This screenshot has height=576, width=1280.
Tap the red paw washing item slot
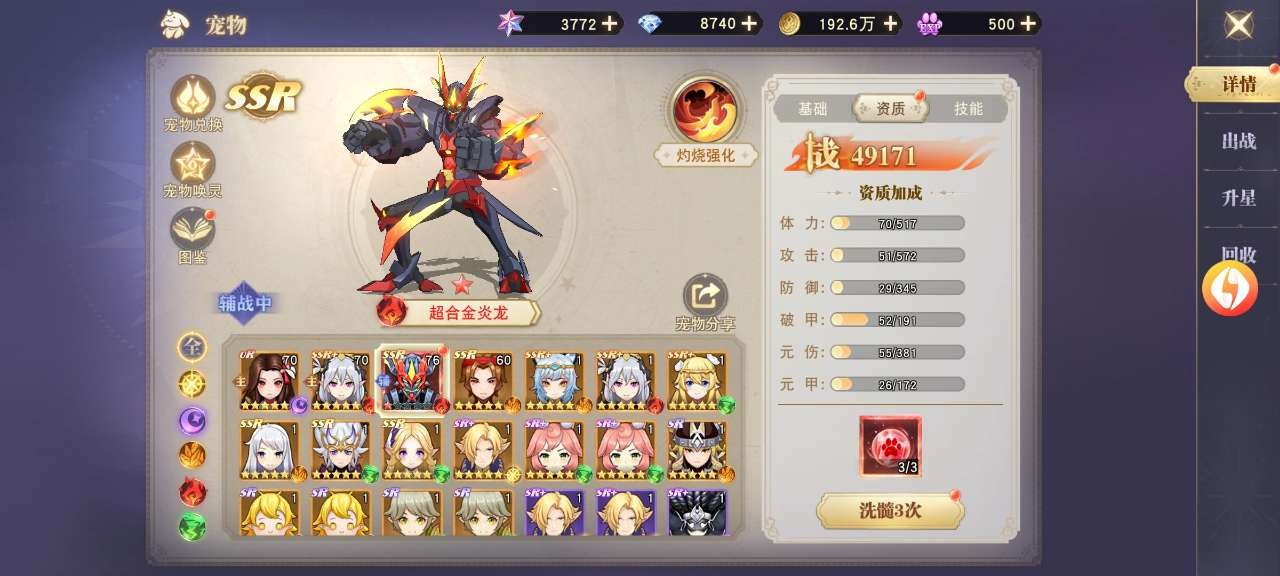coord(890,446)
